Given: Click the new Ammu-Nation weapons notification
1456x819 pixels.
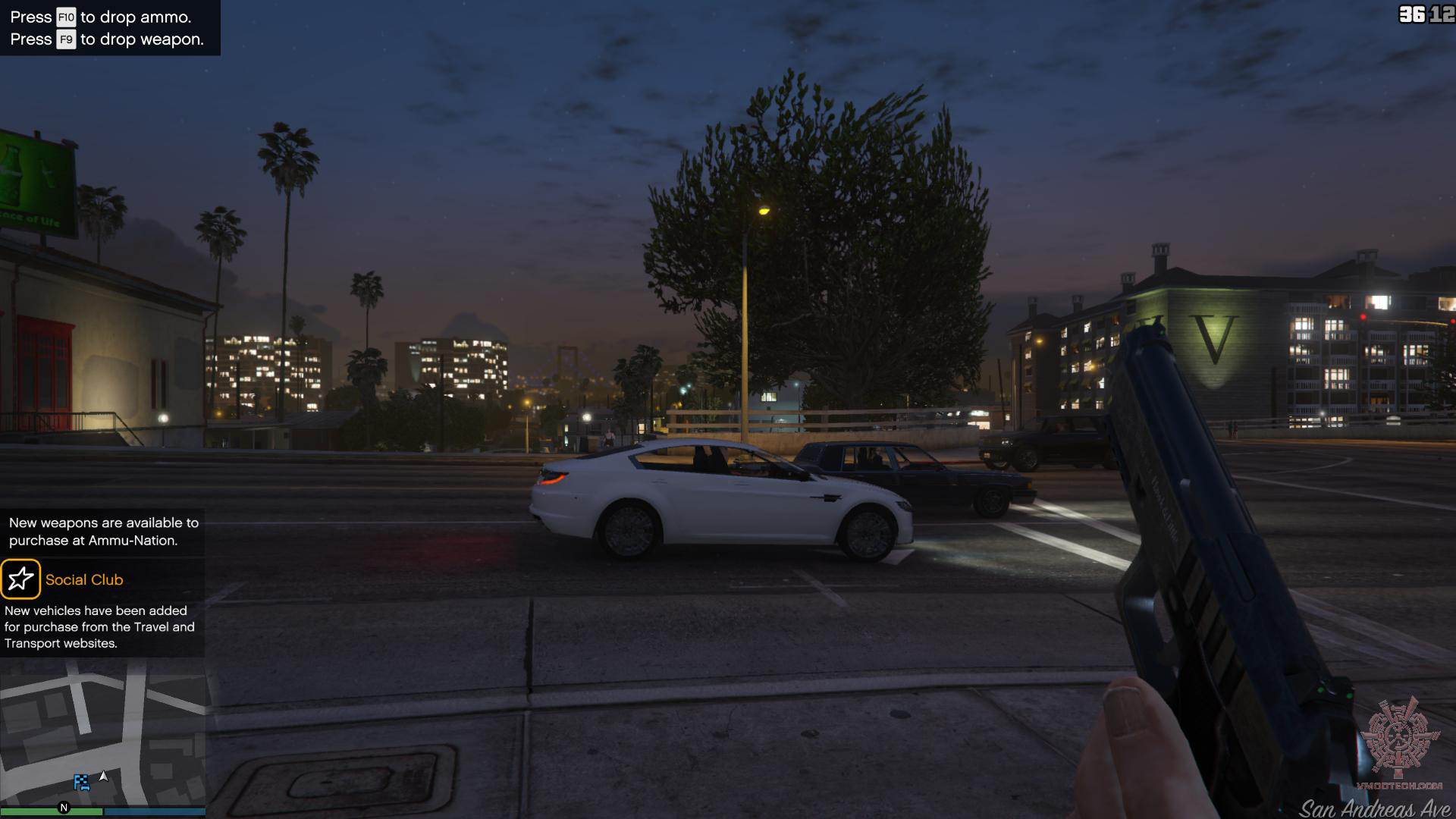Looking at the screenshot, I should tap(103, 532).
